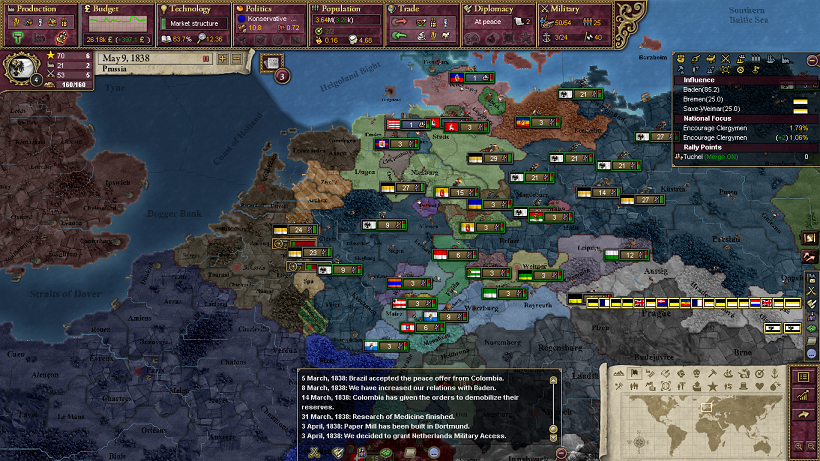
Task: Select the 29-brigade army counter
Action: pyautogui.click(x=497, y=158)
